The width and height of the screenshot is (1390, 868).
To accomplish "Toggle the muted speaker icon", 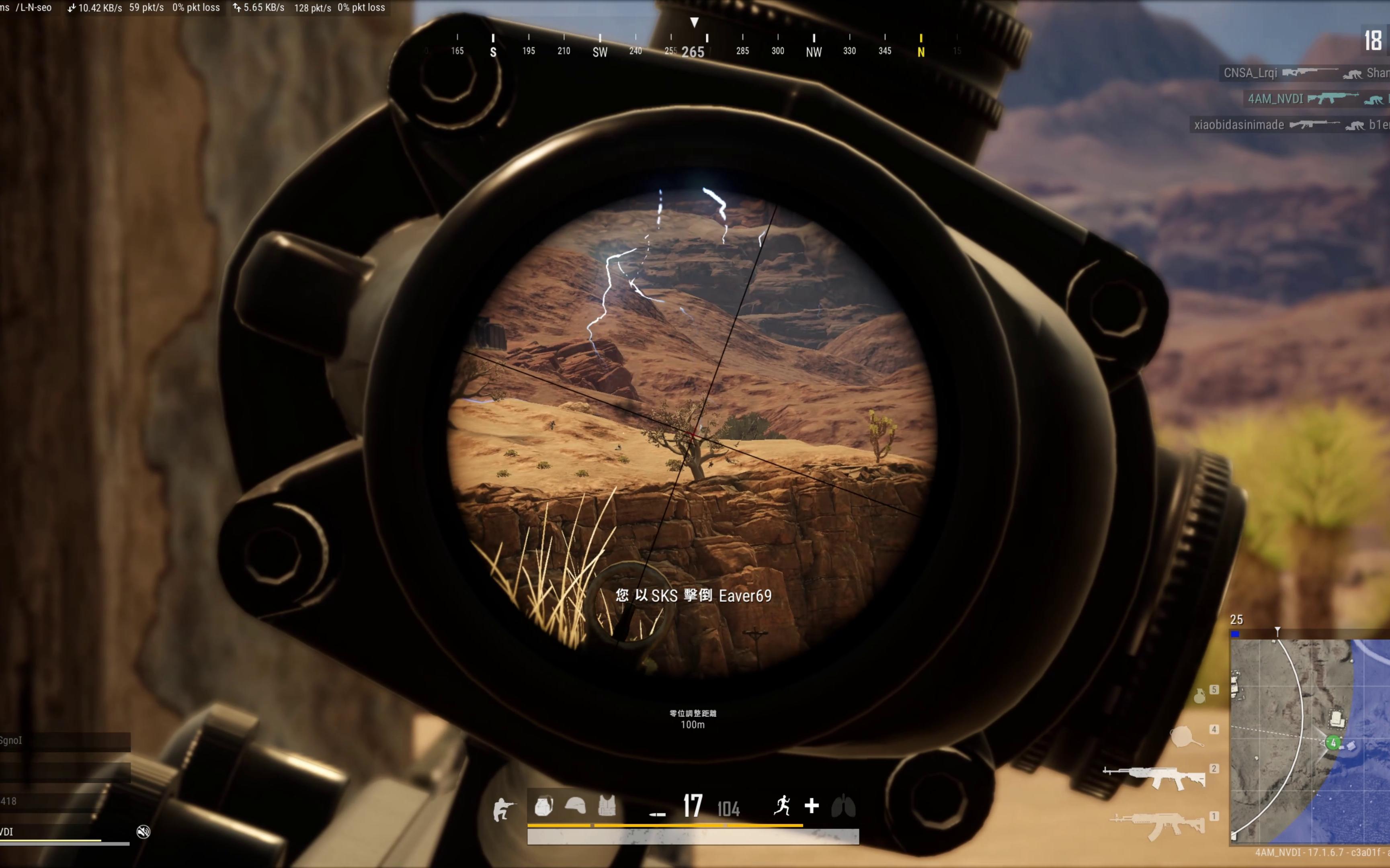I will [x=143, y=831].
